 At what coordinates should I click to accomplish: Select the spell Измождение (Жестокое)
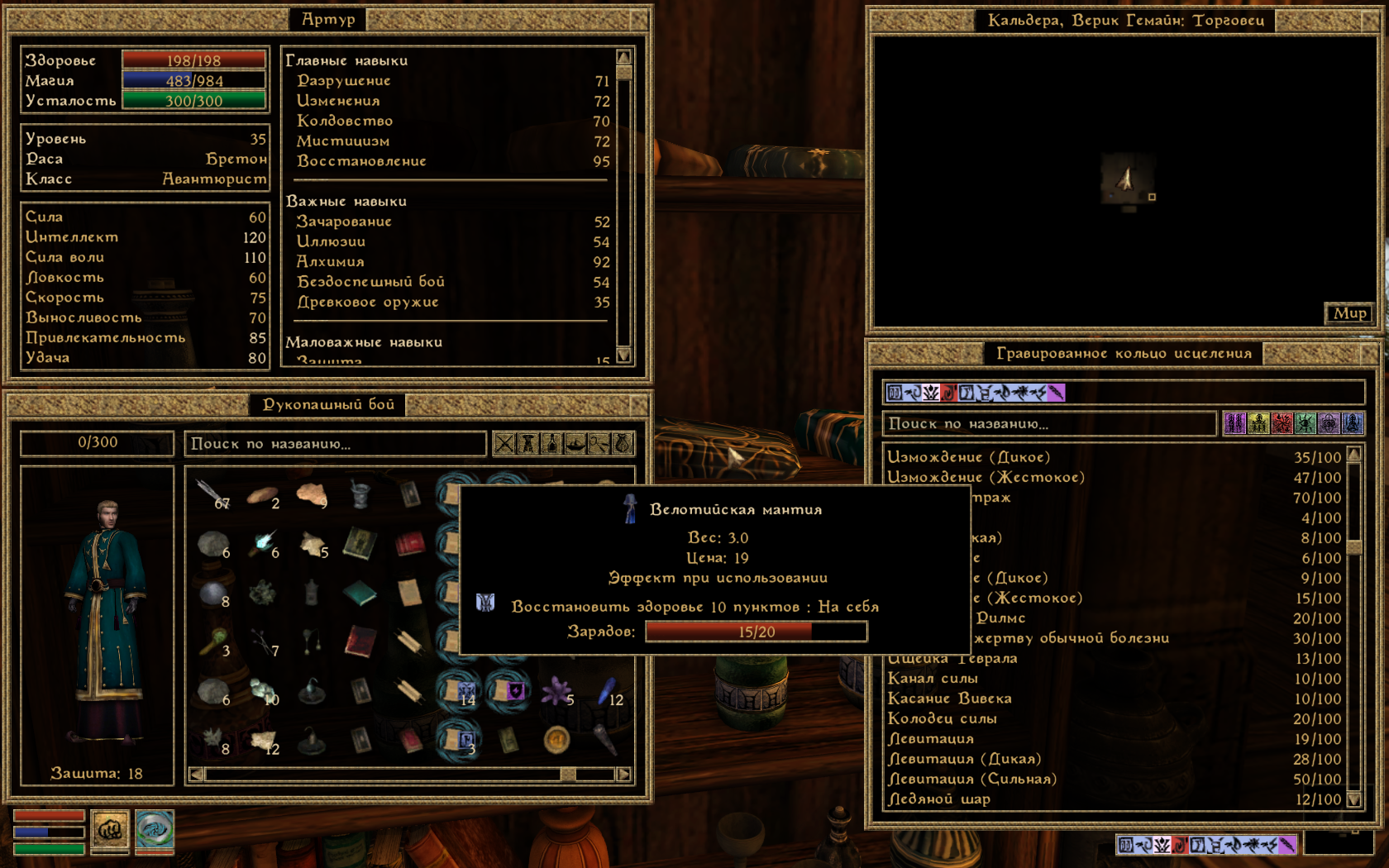(x=986, y=477)
